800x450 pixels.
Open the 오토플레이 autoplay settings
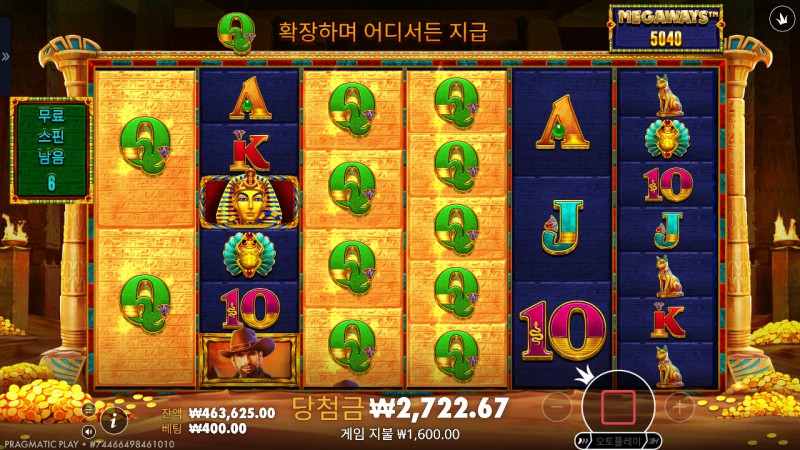tap(618, 440)
